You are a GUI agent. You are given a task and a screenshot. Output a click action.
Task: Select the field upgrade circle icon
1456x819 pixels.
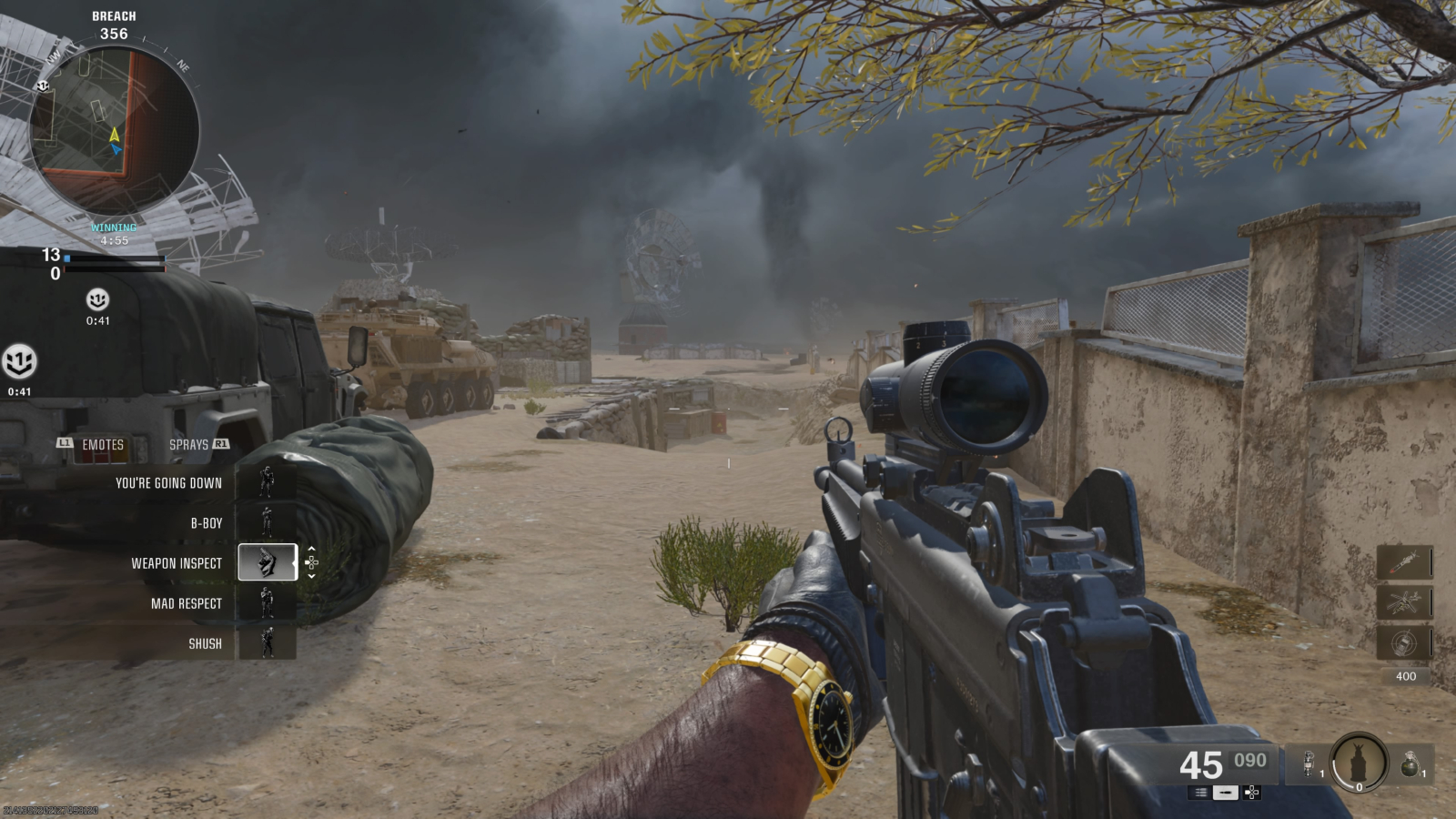[x=1359, y=764]
